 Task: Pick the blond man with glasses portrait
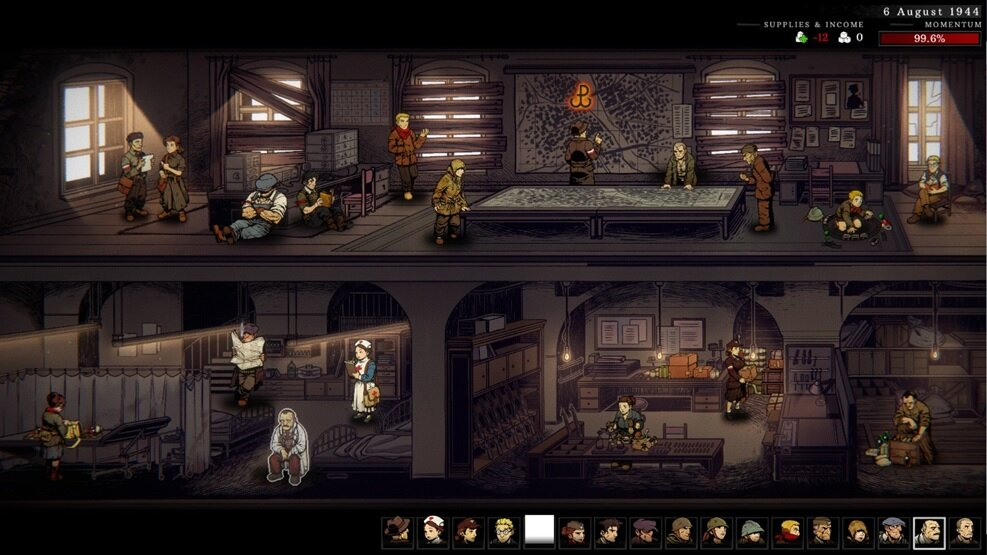pyautogui.click(x=503, y=530)
